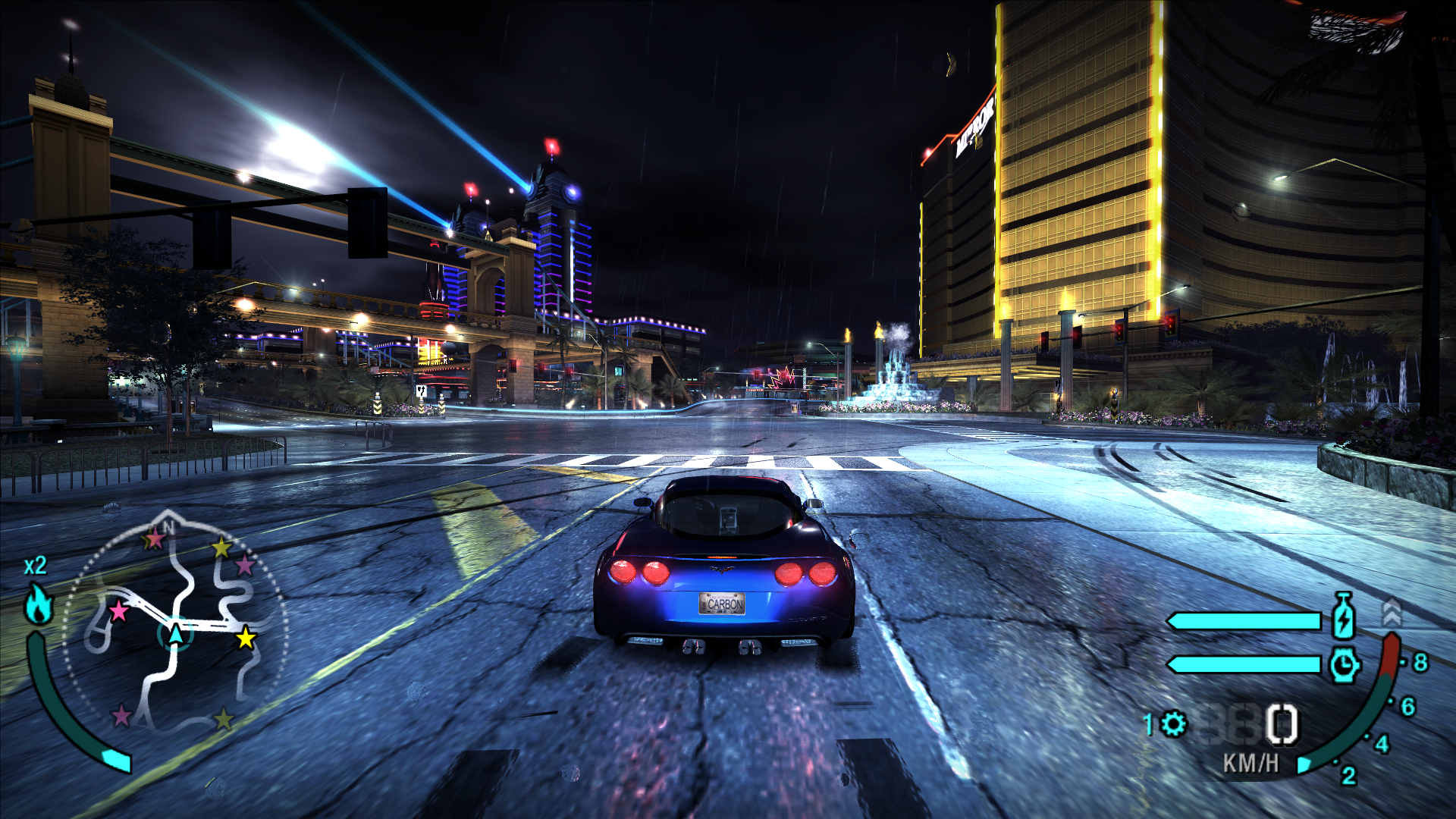Click the north compass marker on the minimap
The image size is (1456, 819).
point(168,525)
